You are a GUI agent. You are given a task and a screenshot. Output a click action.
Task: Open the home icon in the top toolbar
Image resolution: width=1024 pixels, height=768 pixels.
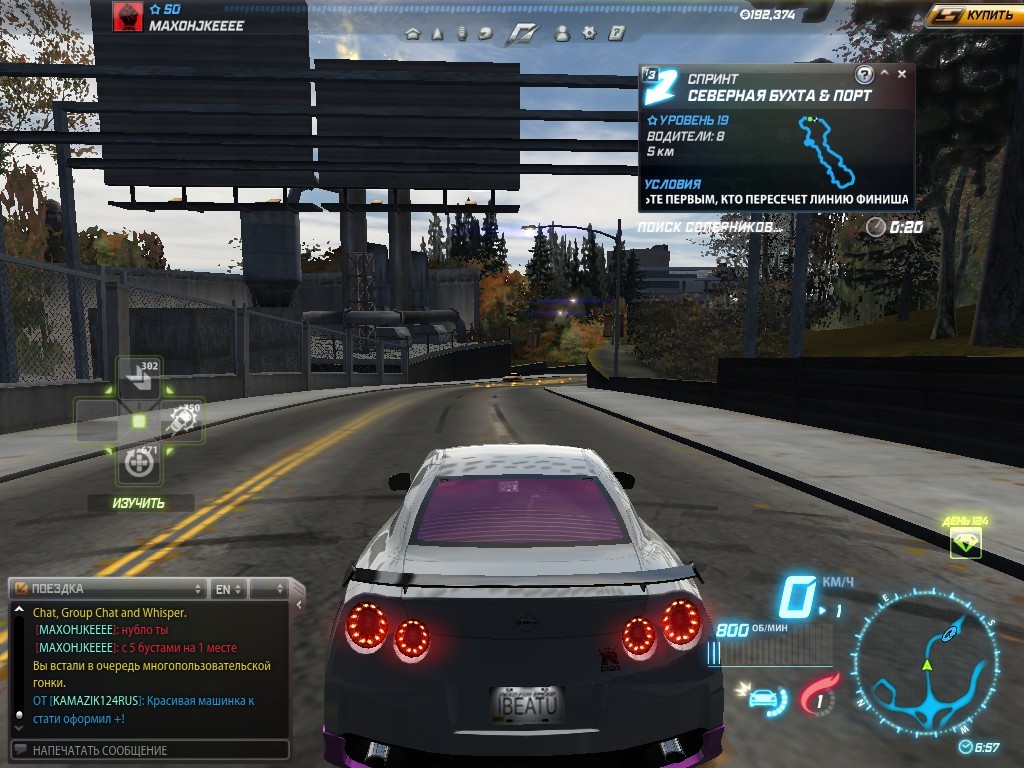412,33
